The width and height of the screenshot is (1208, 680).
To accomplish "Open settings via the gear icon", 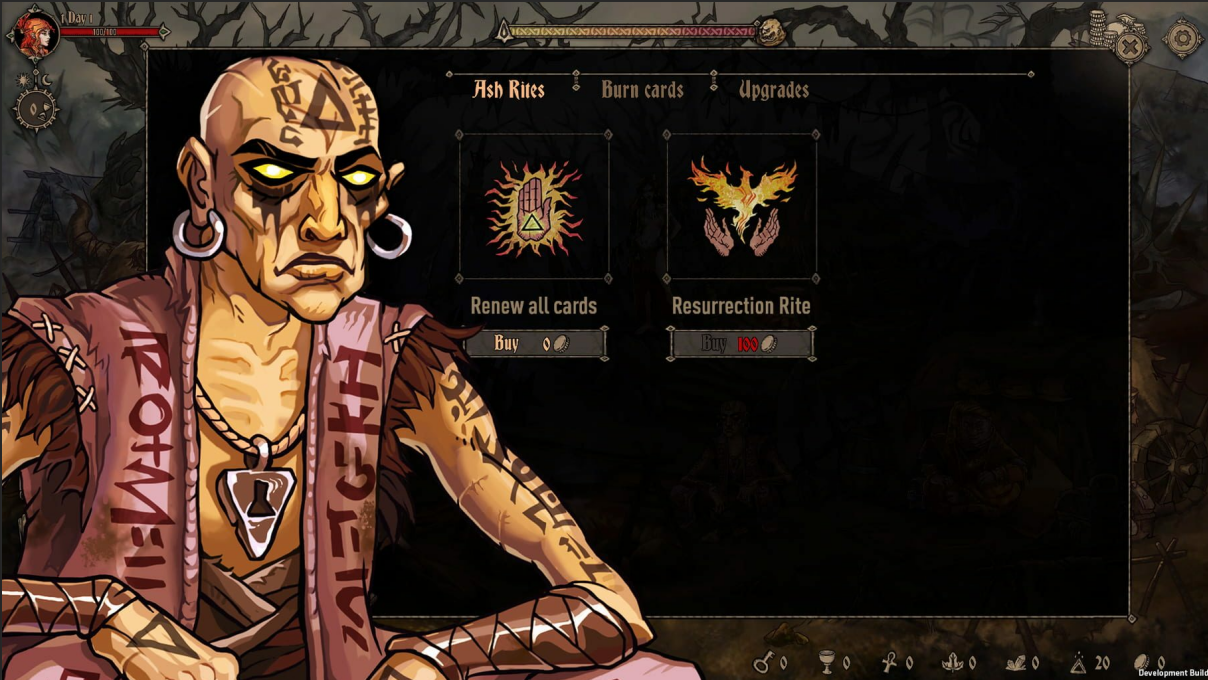I will point(1182,39).
